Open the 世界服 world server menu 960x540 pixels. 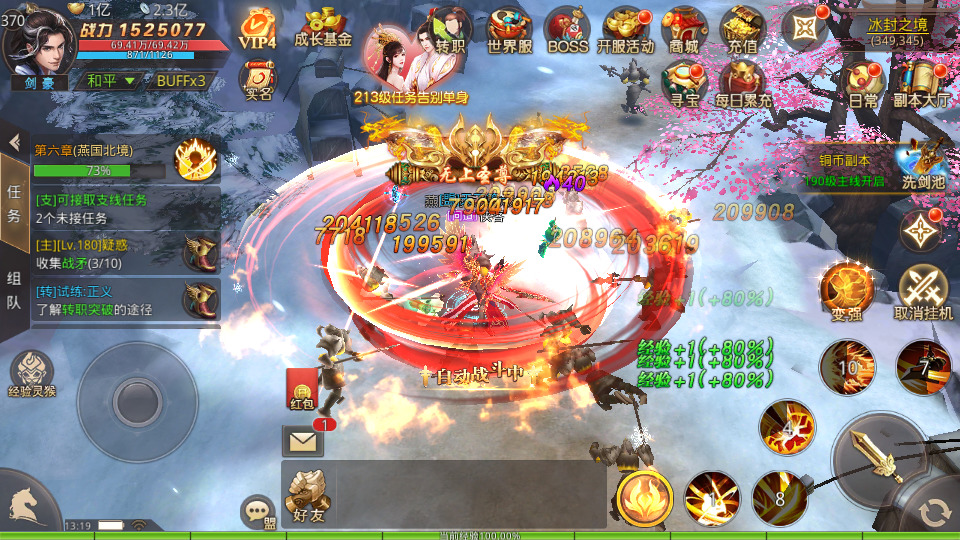509,30
